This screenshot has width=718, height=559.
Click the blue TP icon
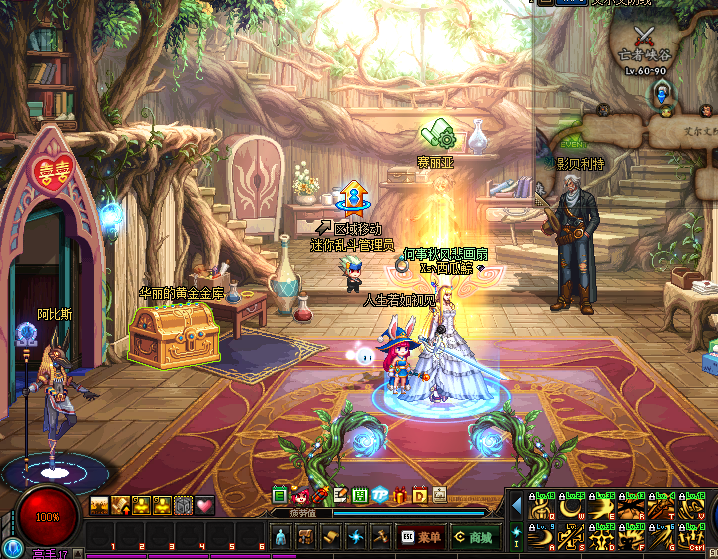click(380, 495)
